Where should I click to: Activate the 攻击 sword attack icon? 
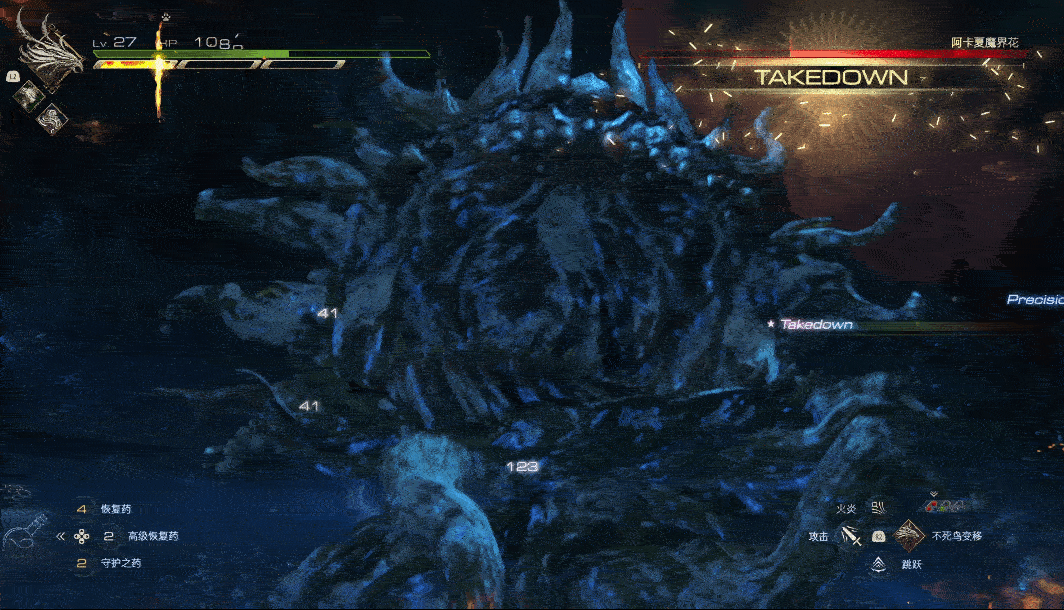(852, 537)
